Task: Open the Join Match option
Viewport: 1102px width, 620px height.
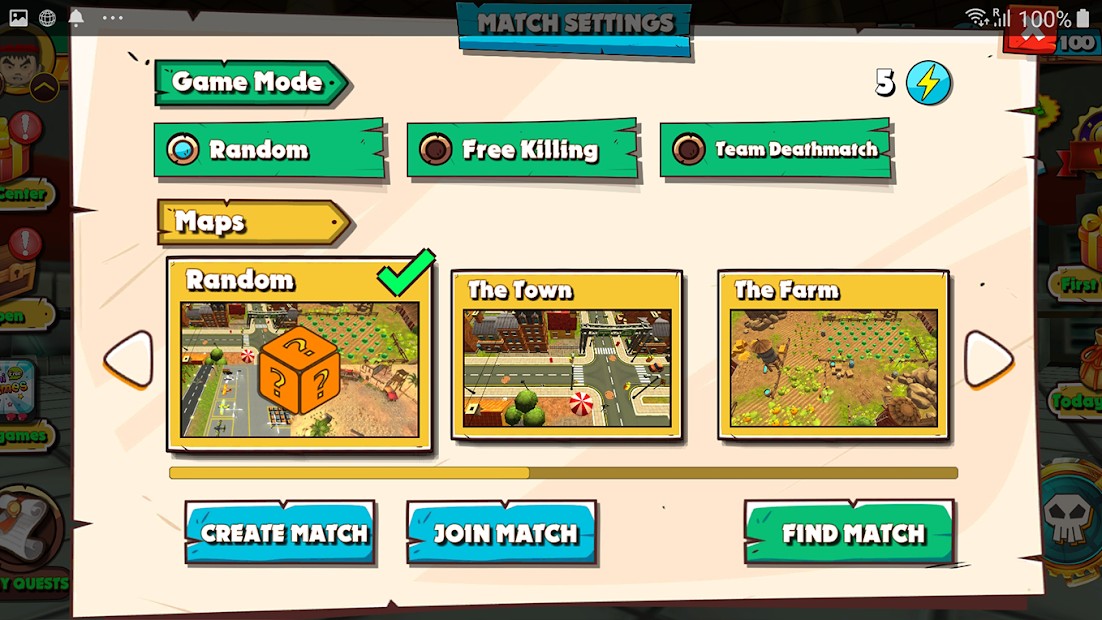Action: [x=502, y=533]
